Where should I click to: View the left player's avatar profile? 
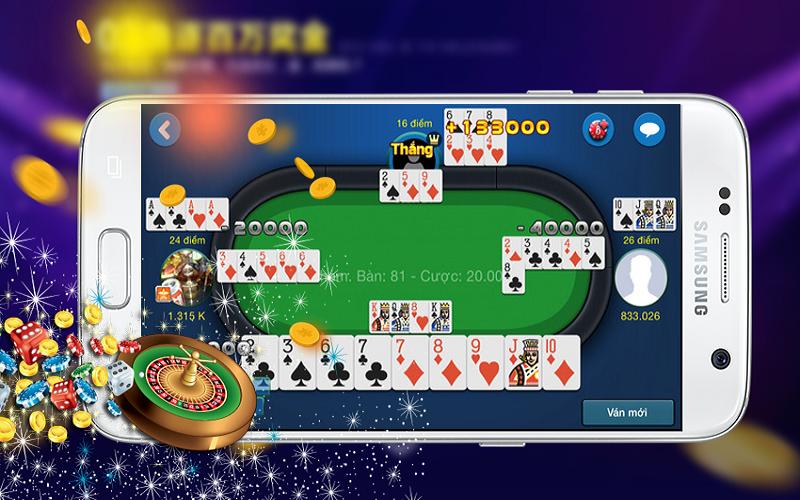pos(187,277)
